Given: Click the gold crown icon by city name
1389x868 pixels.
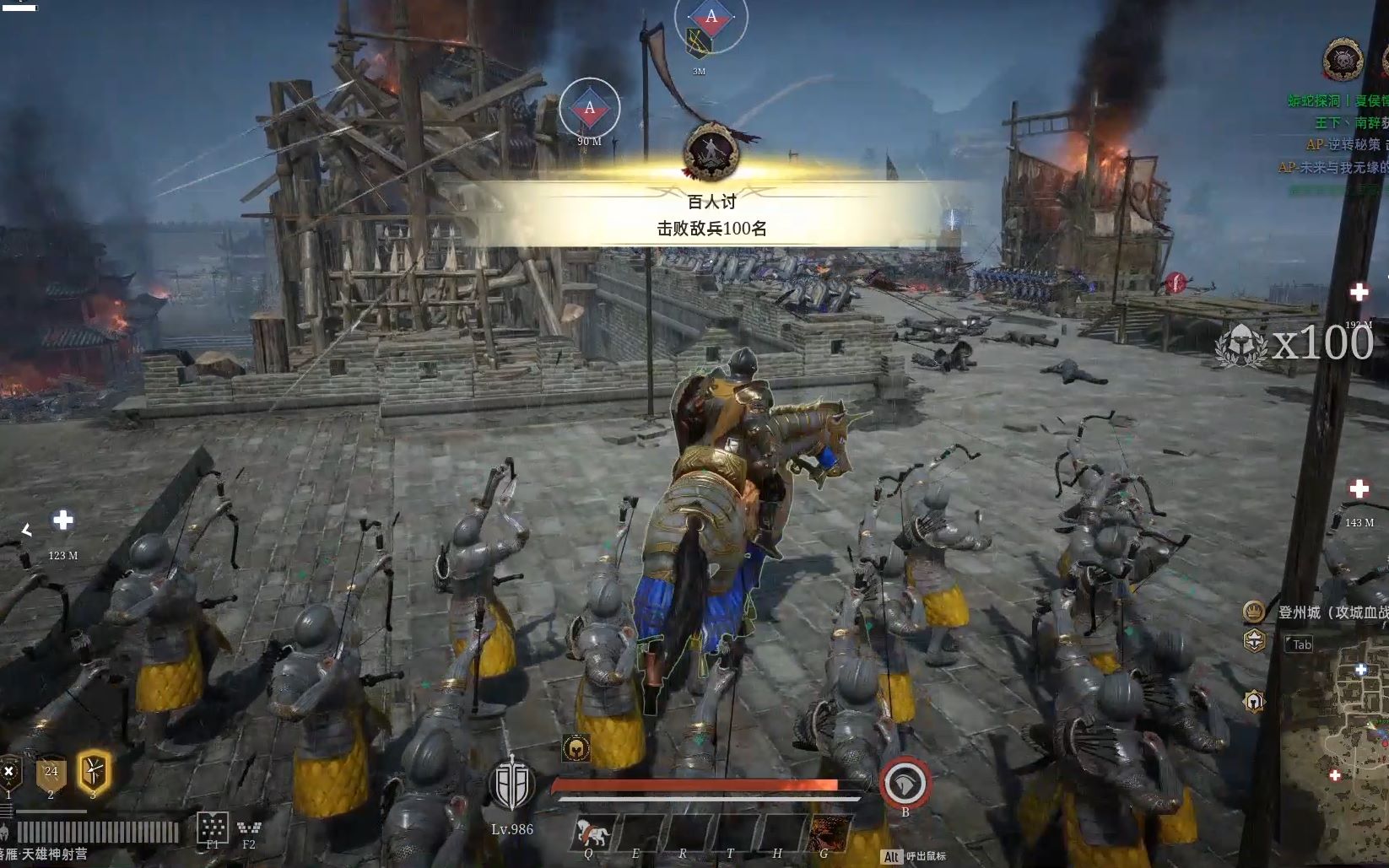Looking at the screenshot, I should click(1254, 610).
